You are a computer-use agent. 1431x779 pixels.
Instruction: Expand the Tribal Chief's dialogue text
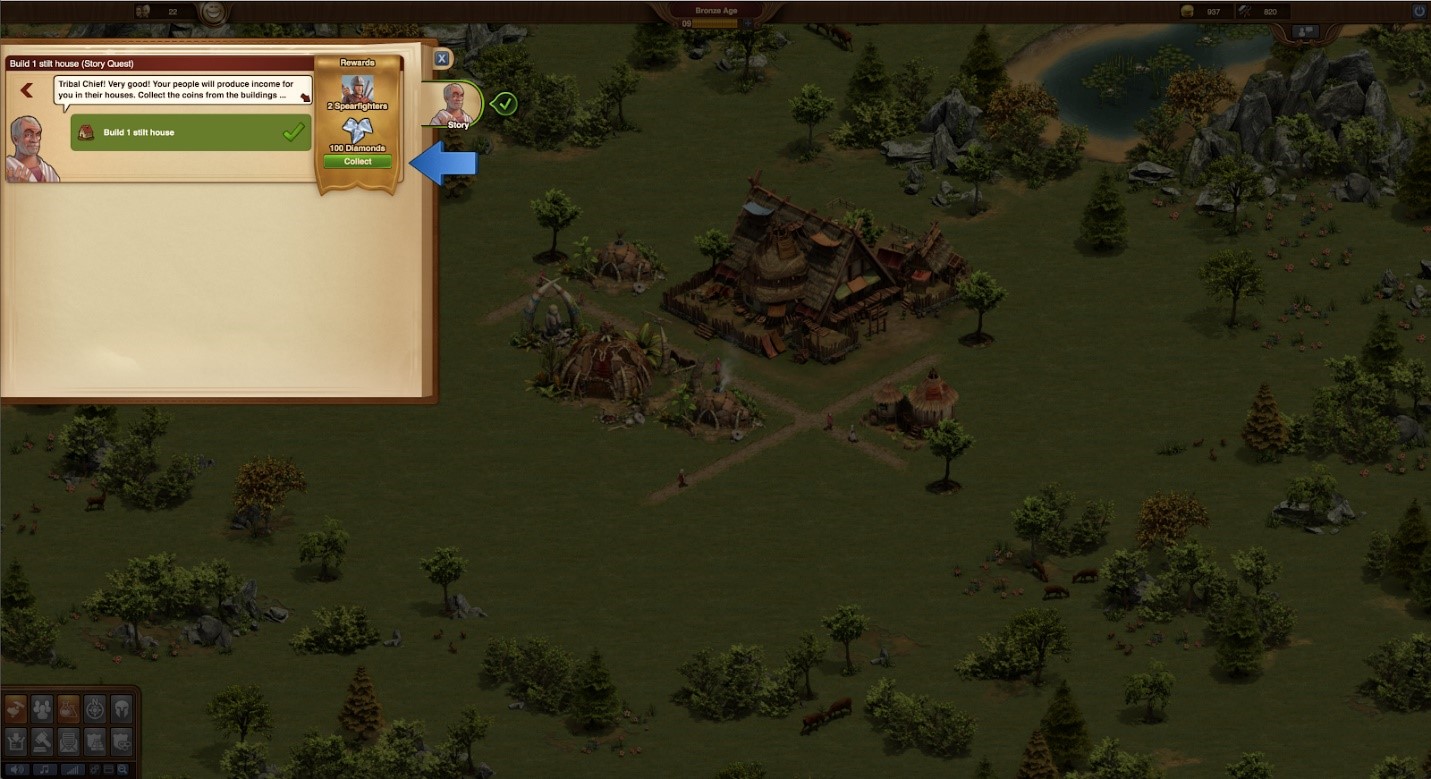pos(302,98)
